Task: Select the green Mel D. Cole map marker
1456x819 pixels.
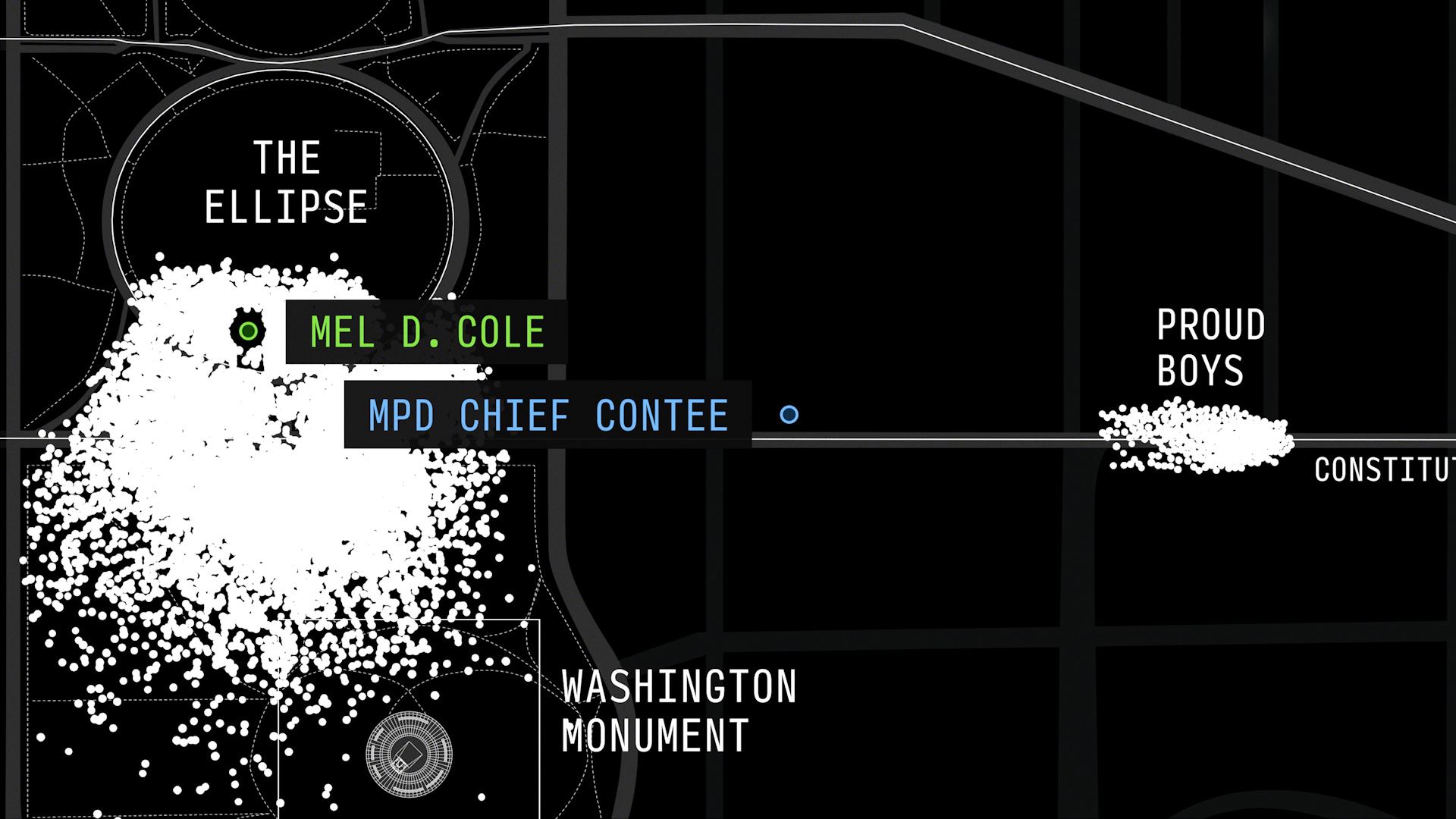Action: coord(248,331)
